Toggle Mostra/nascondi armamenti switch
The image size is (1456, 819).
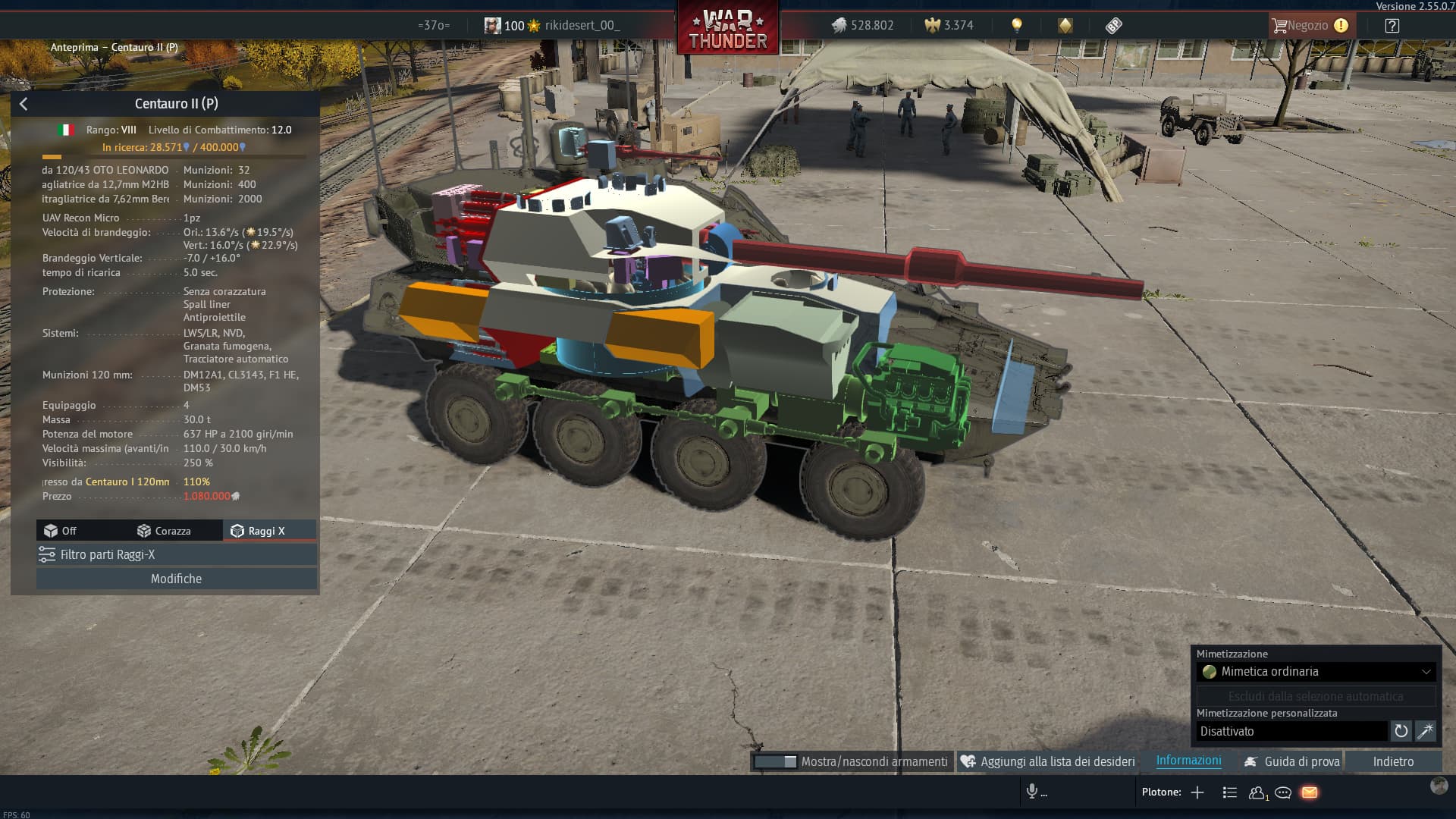775,761
